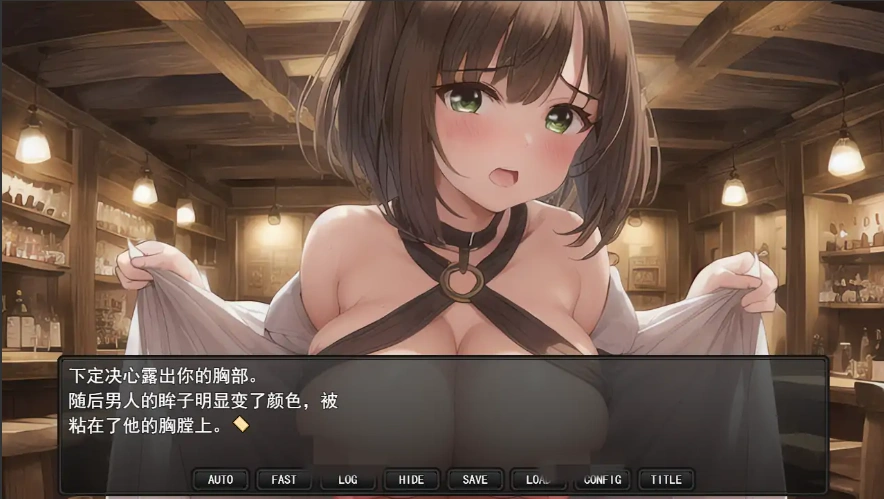
Task: Open the LOAD menu
Action: pyautogui.click(x=538, y=480)
